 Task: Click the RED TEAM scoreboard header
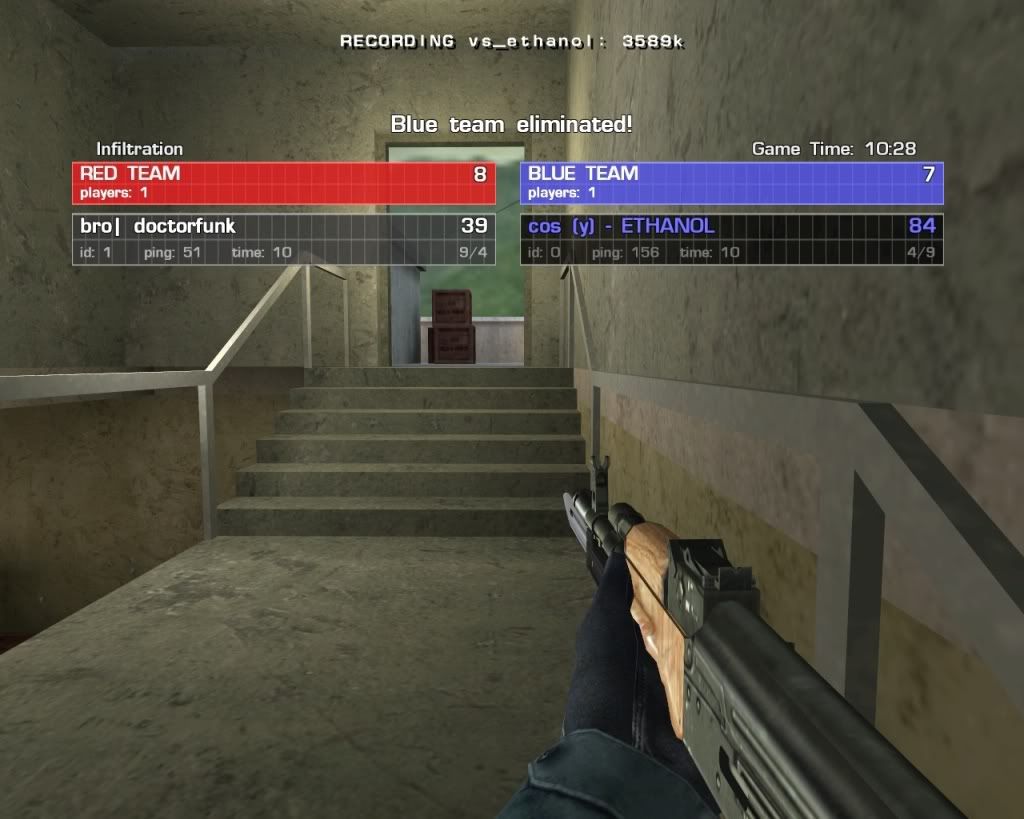pyautogui.click(x=283, y=182)
